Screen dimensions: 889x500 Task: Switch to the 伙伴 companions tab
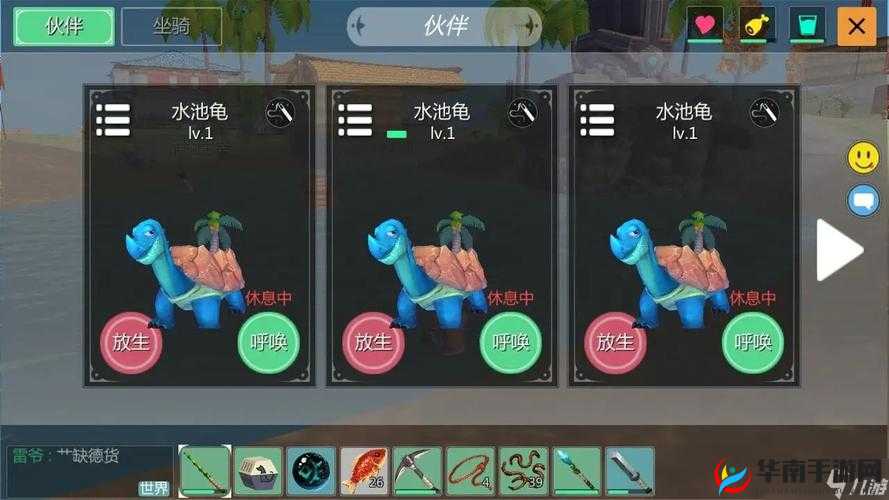tap(64, 27)
